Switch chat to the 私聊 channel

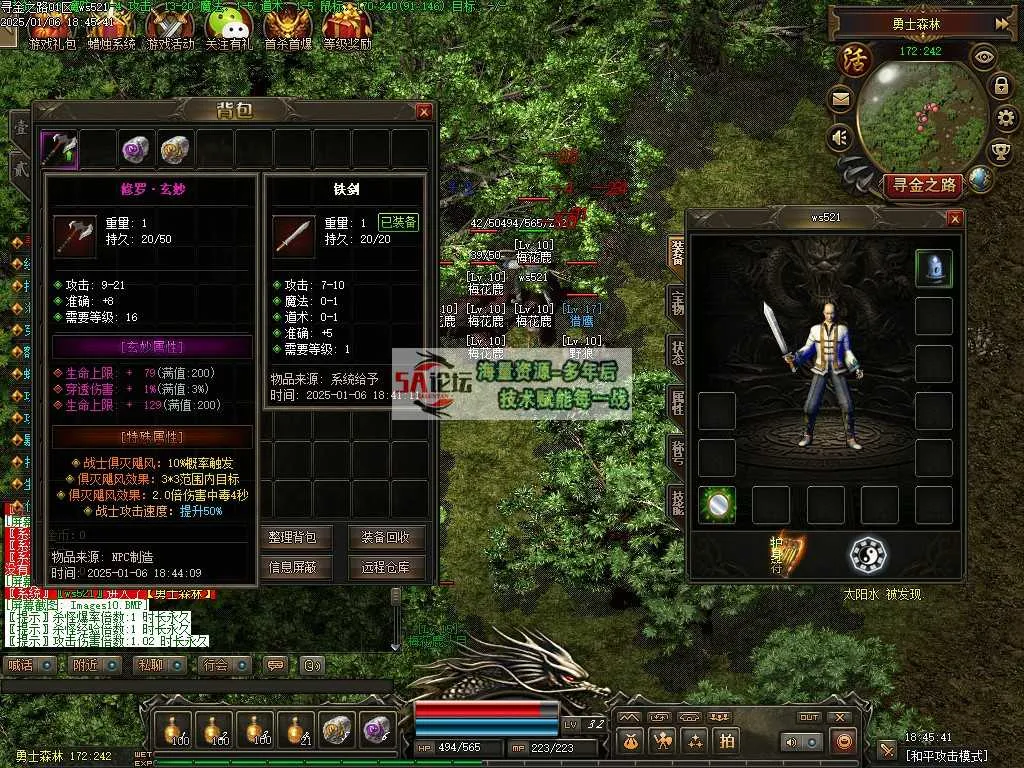(x=150, y=665)
